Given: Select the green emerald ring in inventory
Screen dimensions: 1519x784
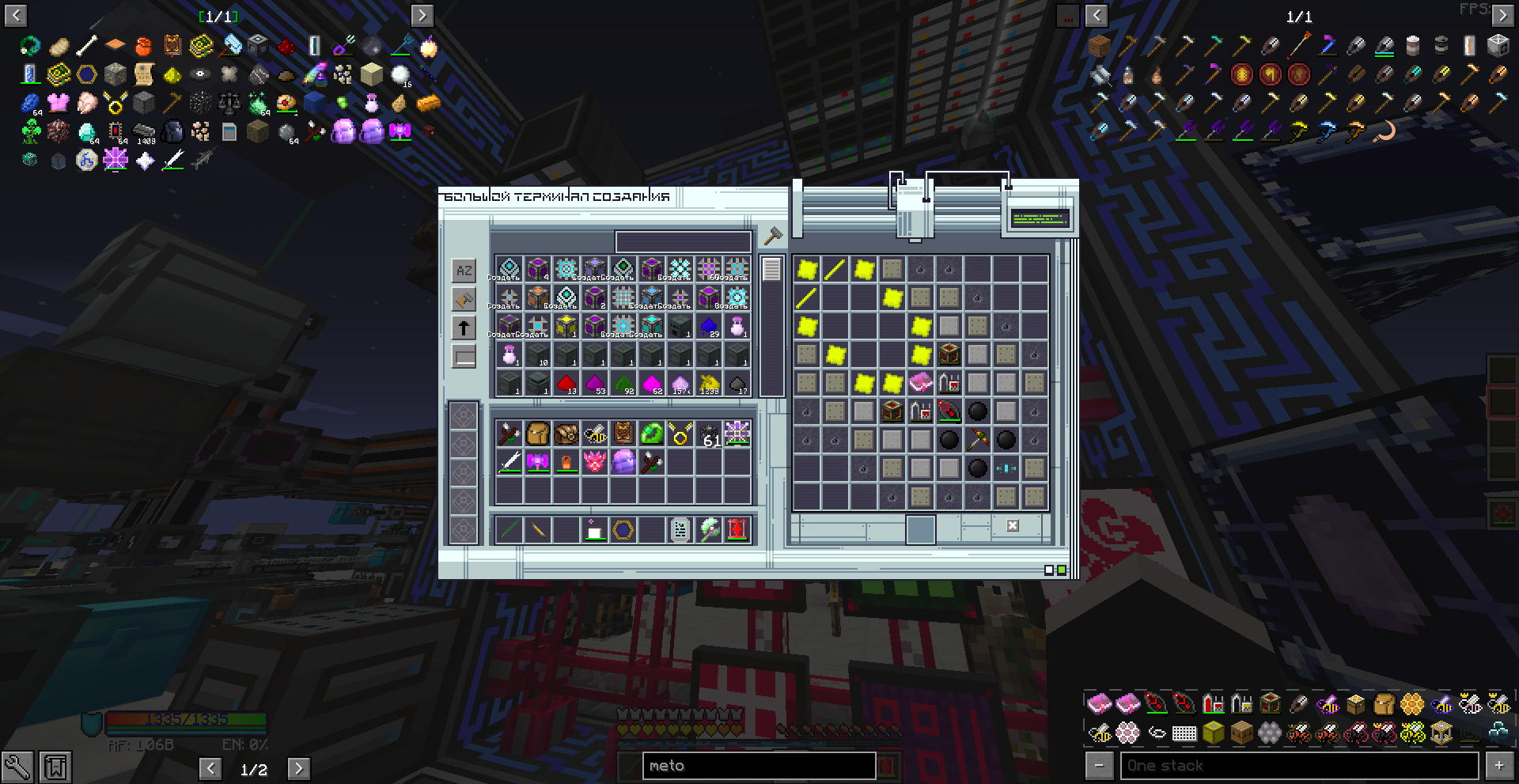Looking at the screenshot, I should (651, 434).
